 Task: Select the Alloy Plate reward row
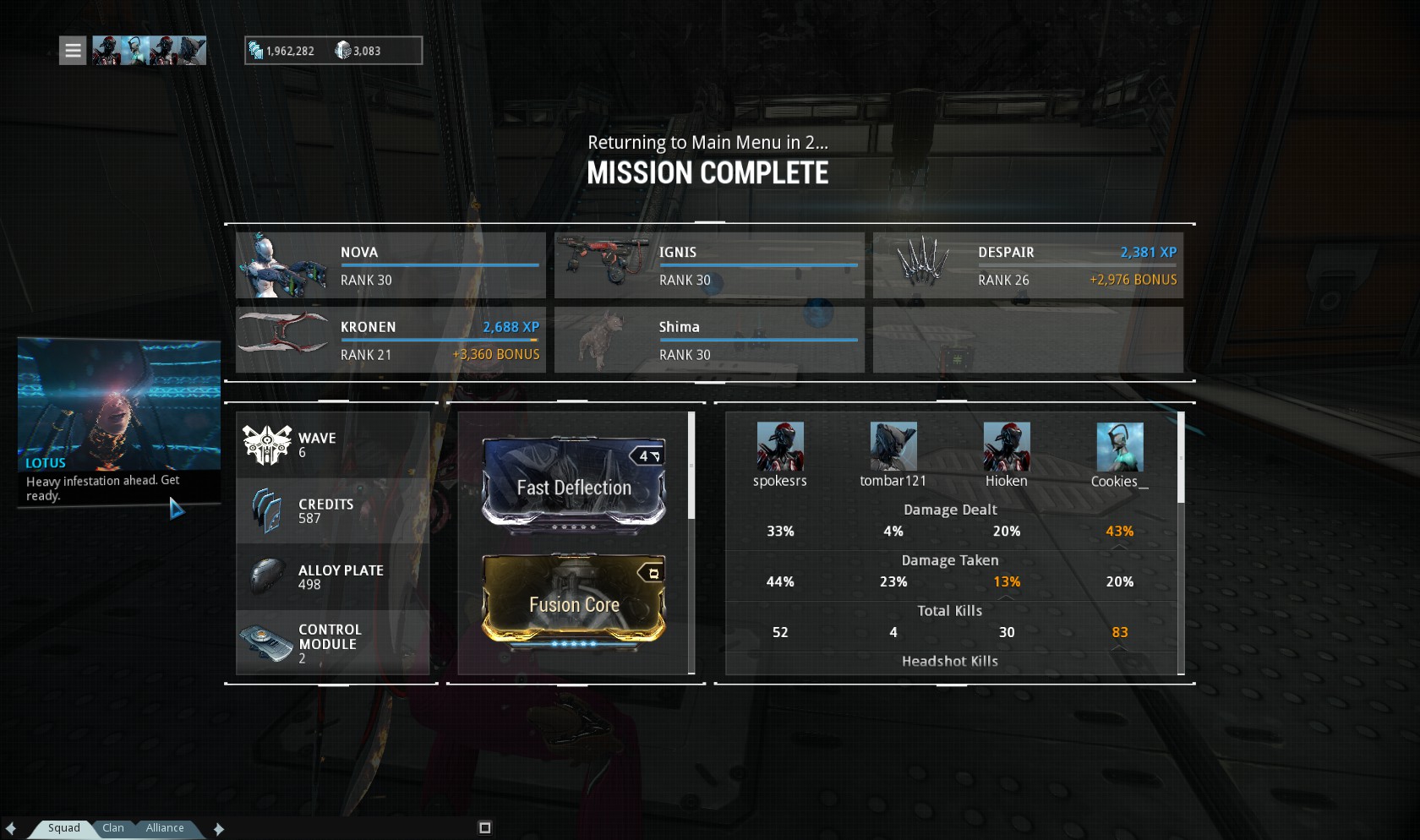point(333,577)
